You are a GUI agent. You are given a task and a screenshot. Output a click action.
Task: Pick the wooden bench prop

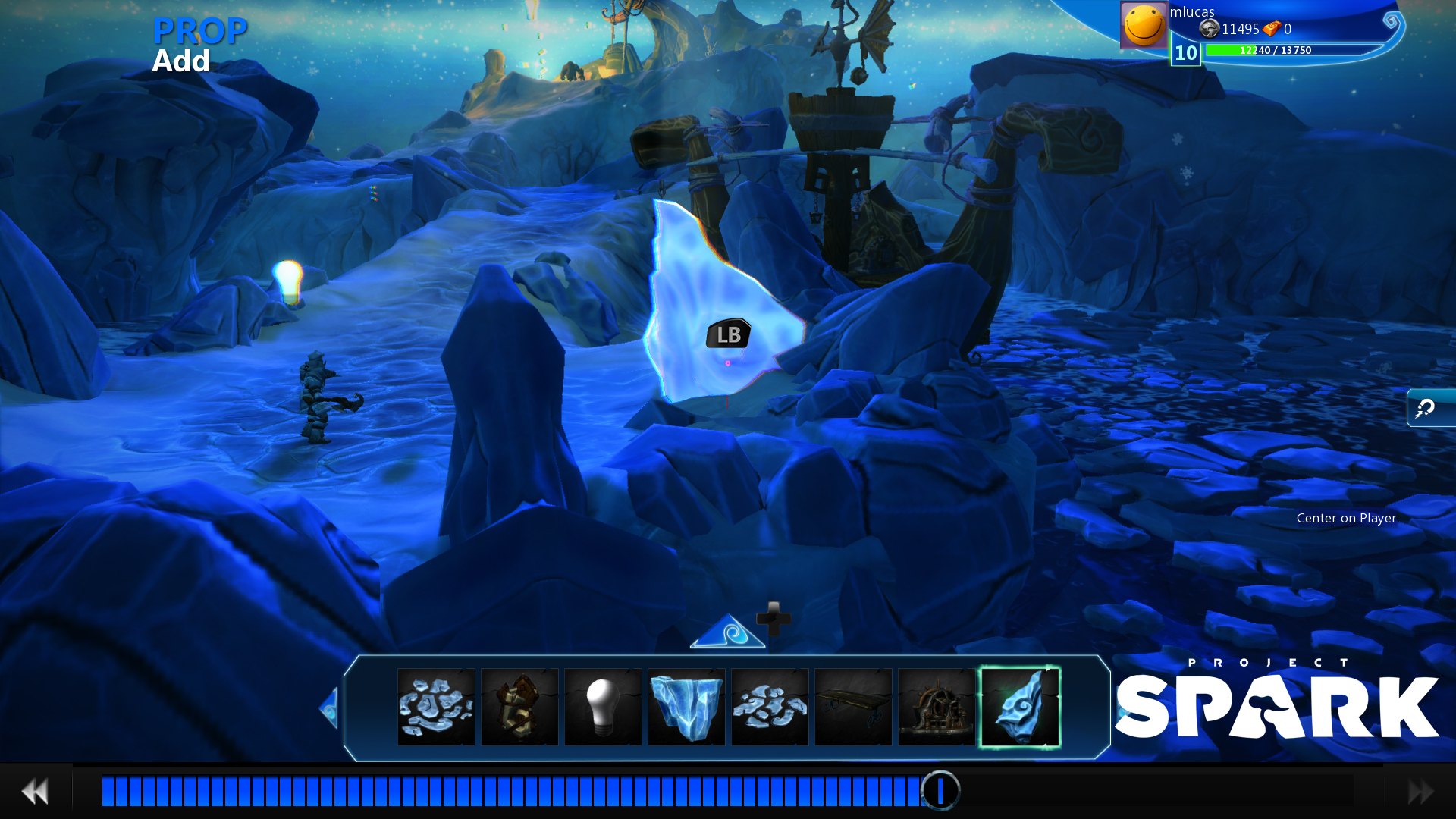click(853, 707)
